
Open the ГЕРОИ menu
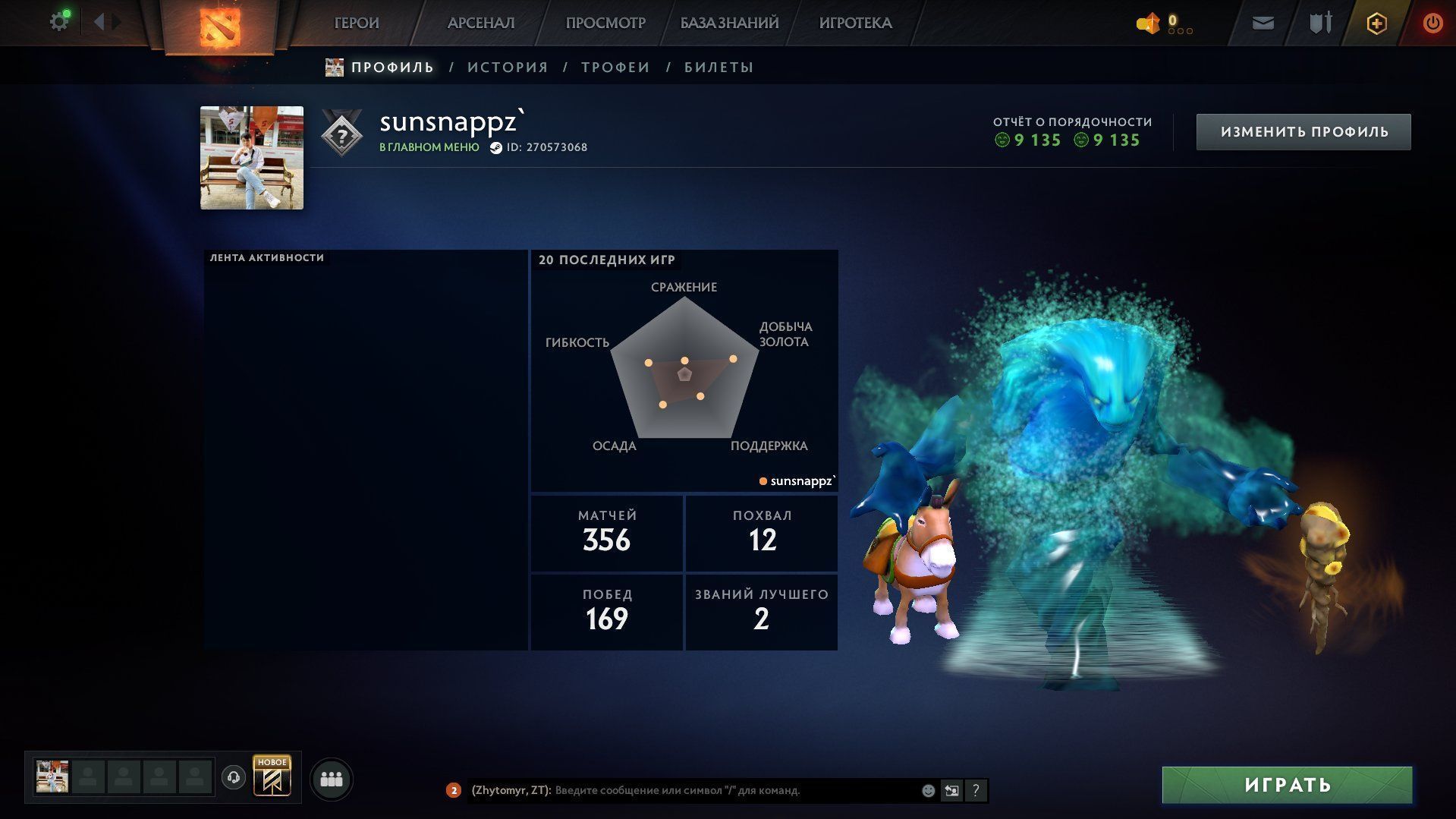tap(357, 23)
